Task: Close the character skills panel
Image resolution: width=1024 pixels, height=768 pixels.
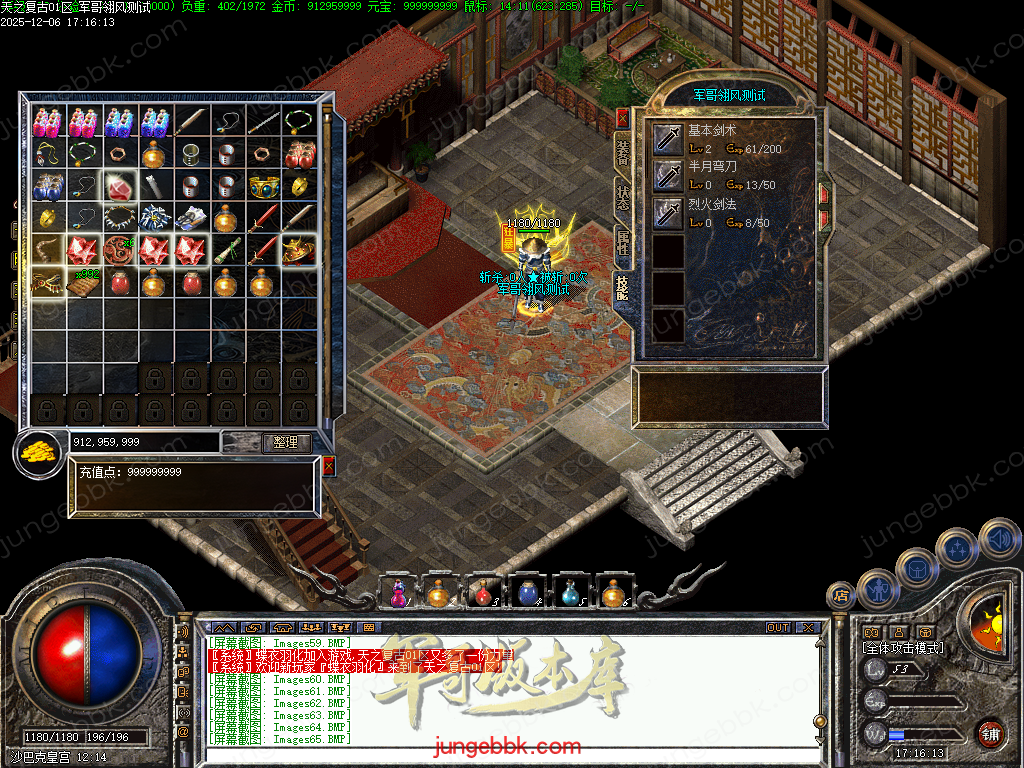Action: click(623, 118)
